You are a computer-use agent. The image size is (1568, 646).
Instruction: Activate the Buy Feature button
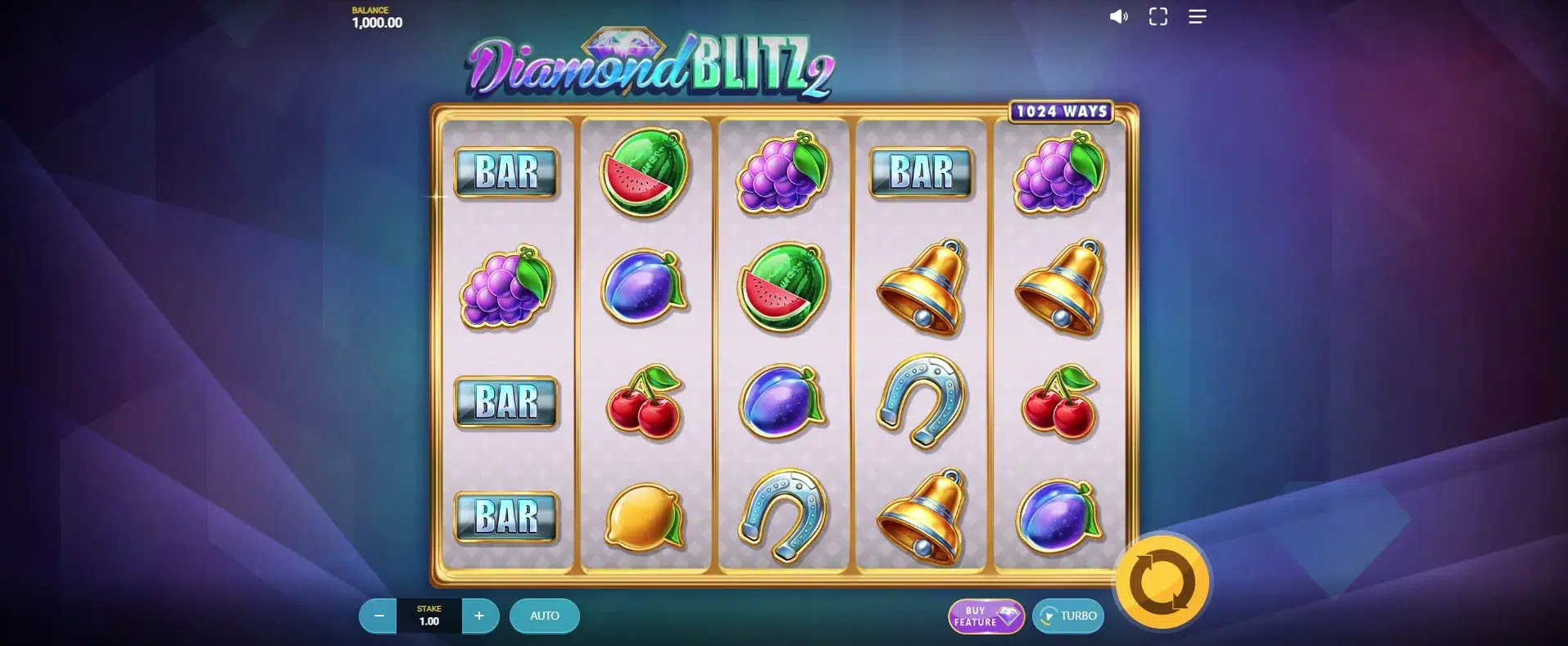click(x=986, y=616)
